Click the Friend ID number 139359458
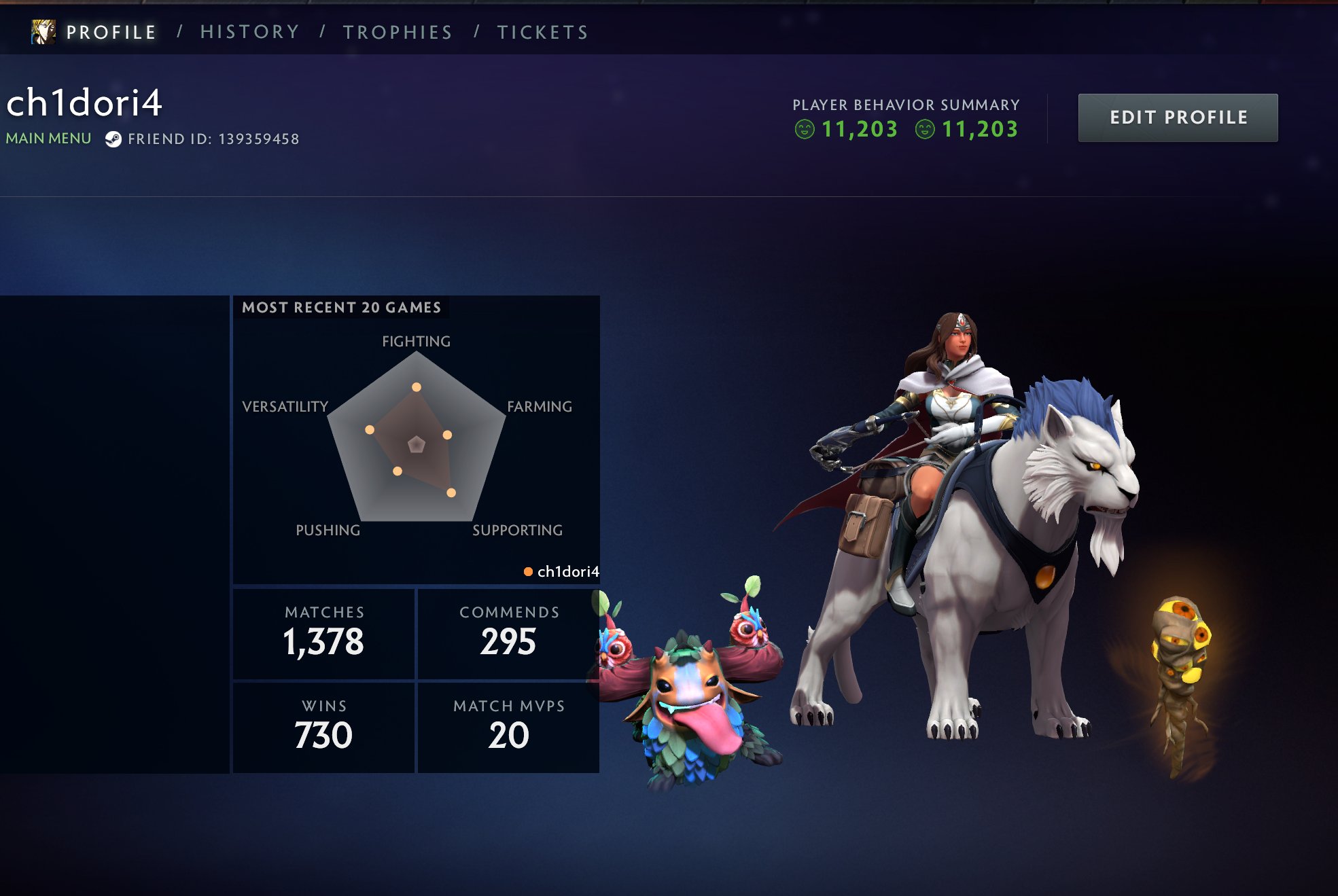 coord(259,139)
